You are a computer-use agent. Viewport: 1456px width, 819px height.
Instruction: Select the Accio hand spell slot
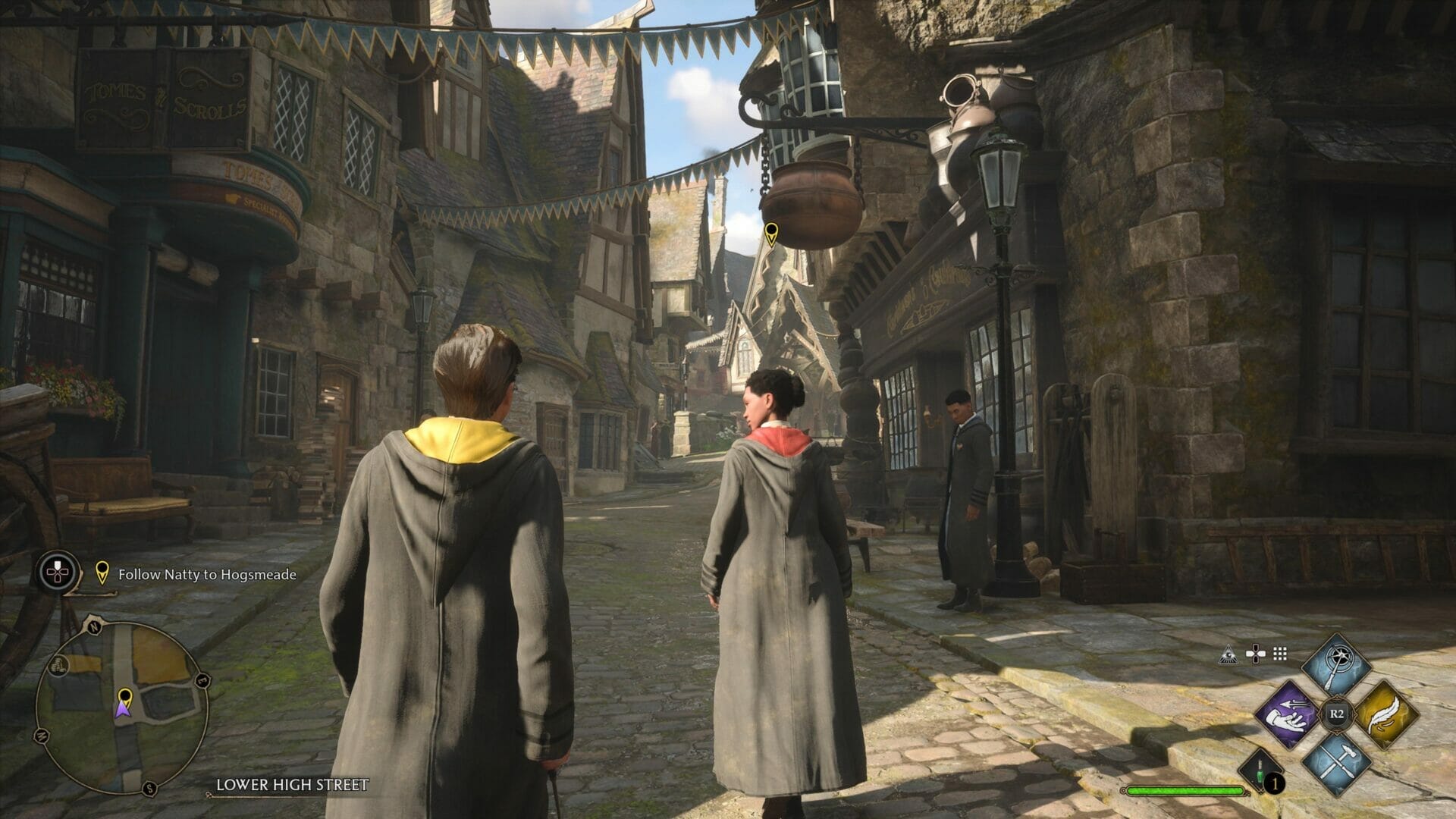[x=1288, y=714]
